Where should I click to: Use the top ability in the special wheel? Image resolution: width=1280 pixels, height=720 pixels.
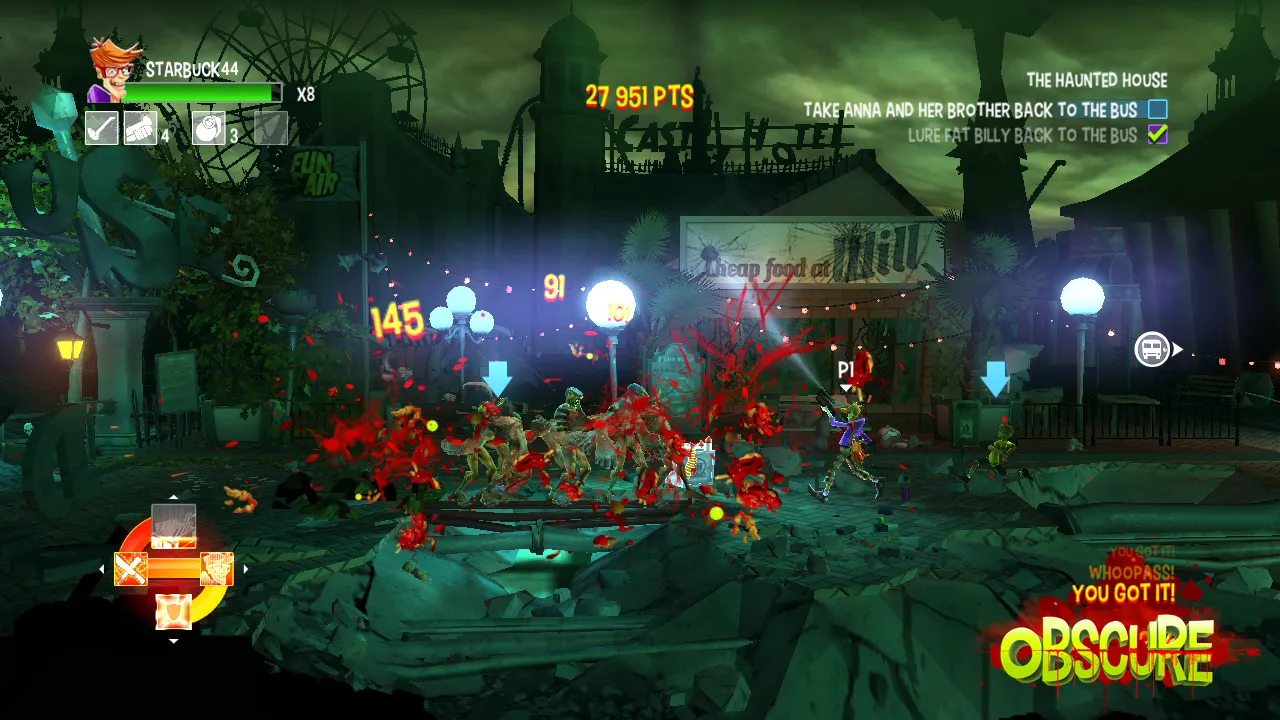pos(173,526)
